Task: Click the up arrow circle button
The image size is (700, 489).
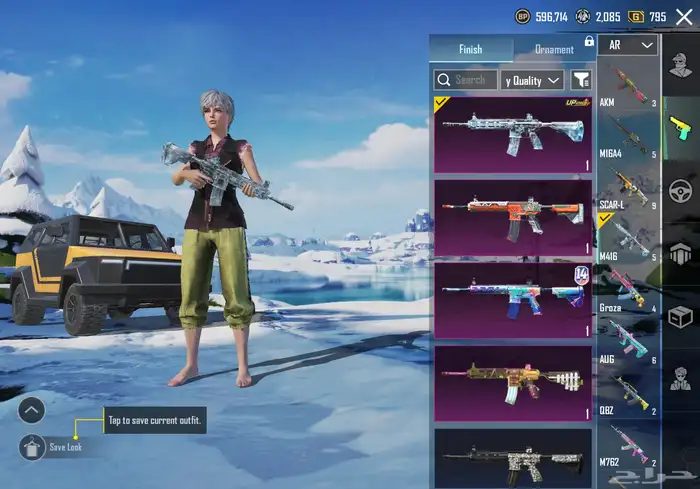Action: pos(32,409)
